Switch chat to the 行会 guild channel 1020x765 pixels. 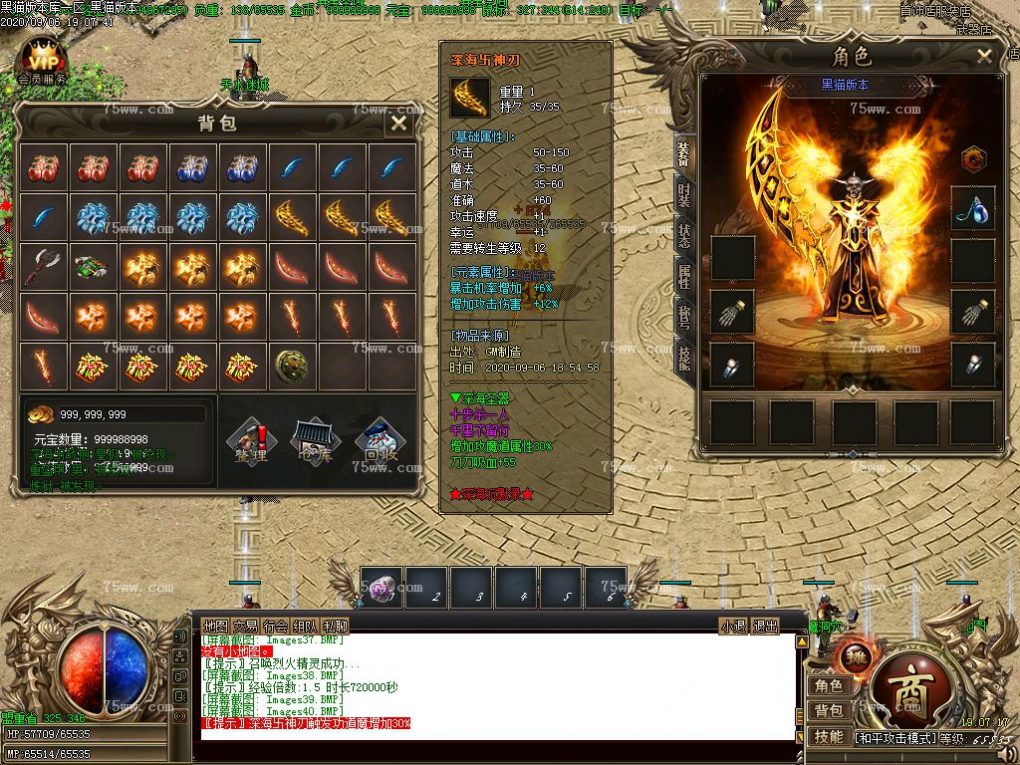point(275,626)
